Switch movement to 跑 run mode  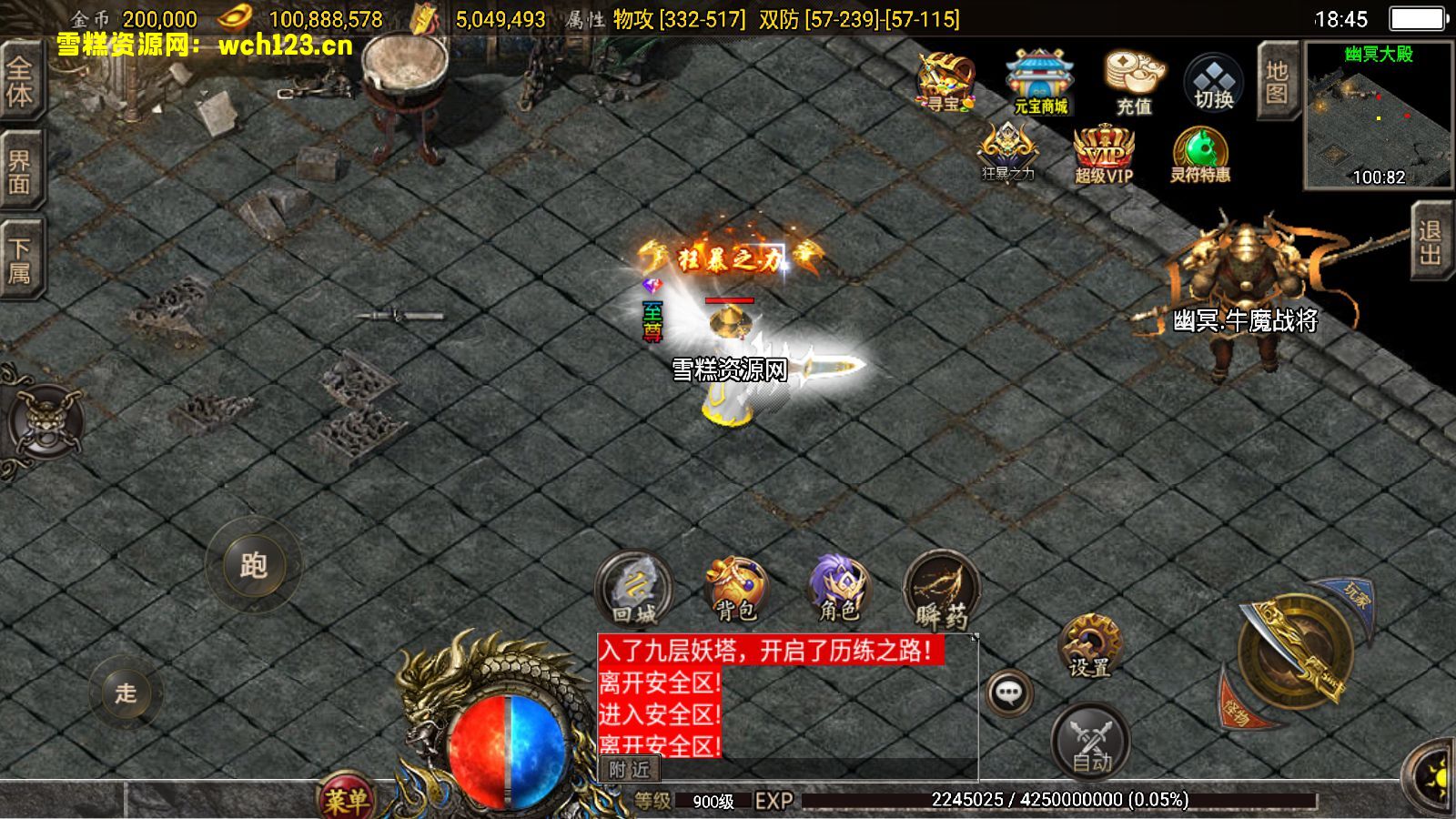pos(254,564)
